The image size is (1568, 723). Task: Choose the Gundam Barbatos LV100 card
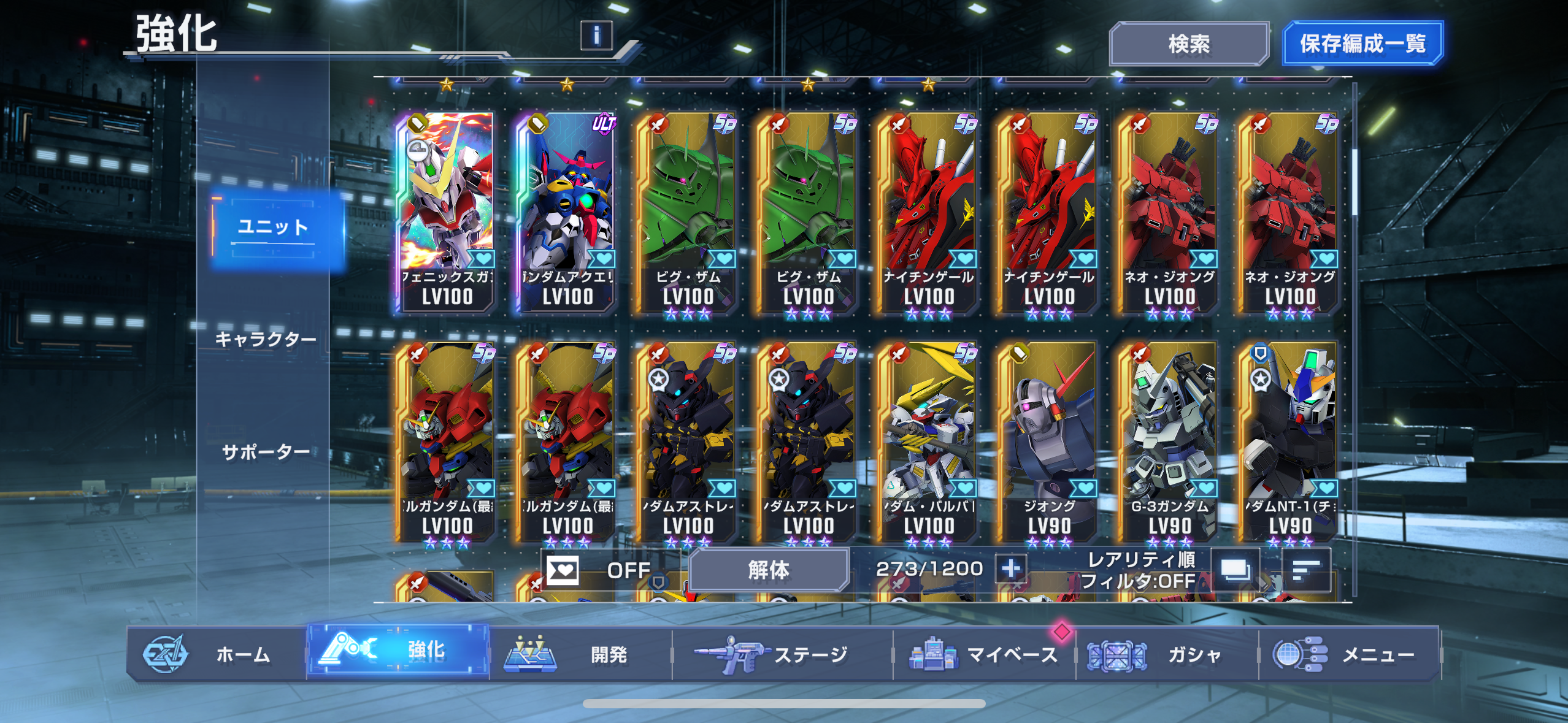click(929, 442)
